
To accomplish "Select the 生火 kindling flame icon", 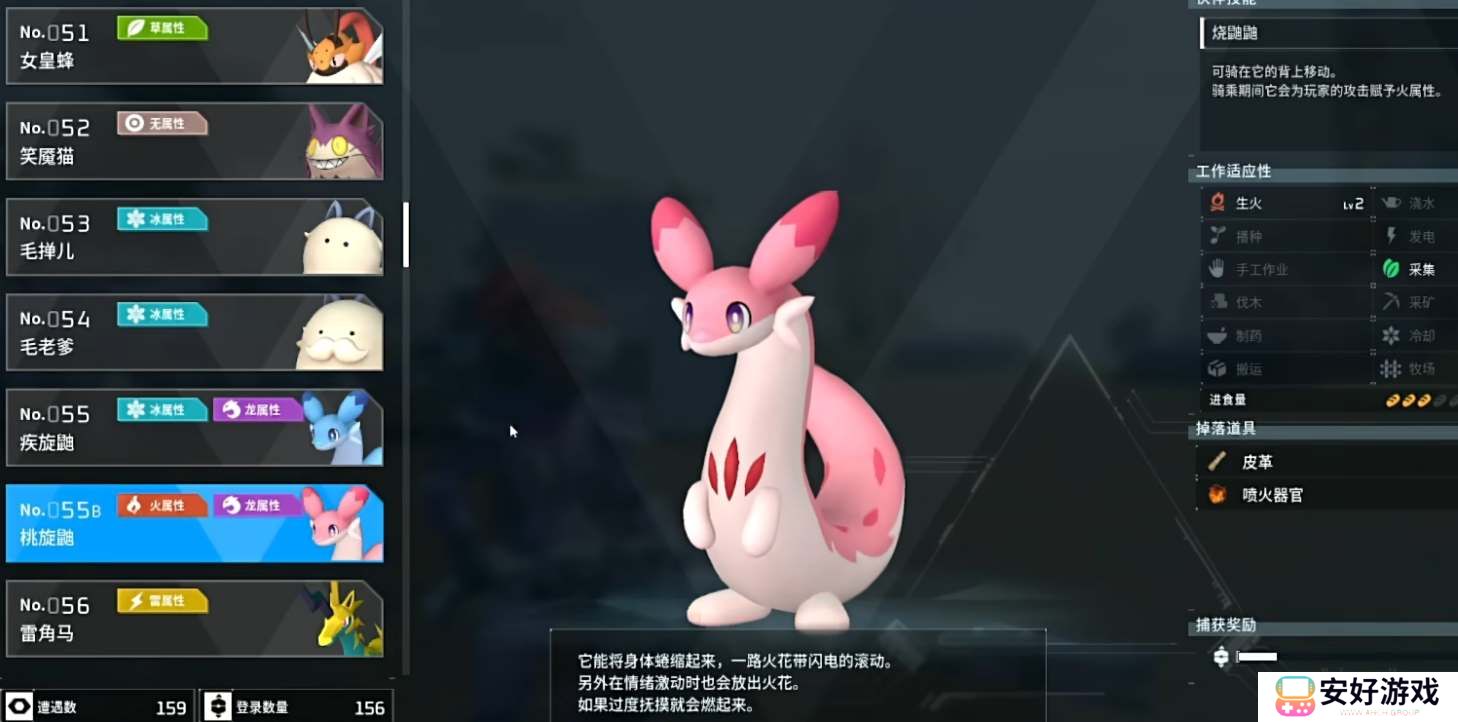I will tap(1219, 203).
